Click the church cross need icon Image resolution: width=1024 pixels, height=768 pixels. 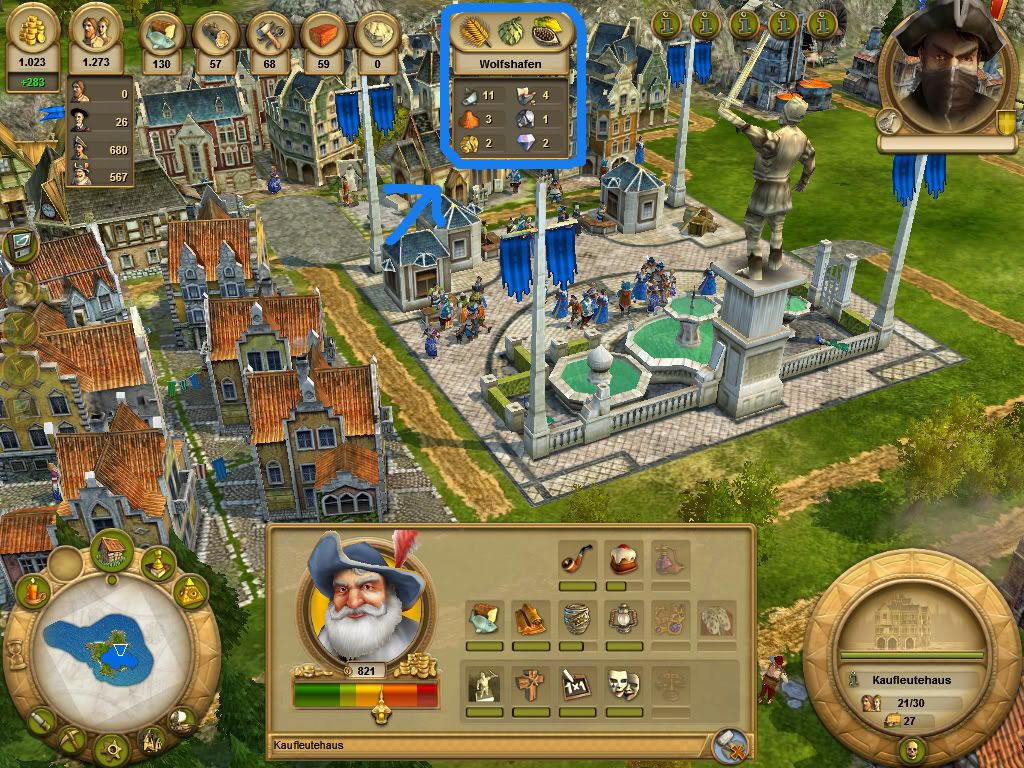(x=531, y=684)
